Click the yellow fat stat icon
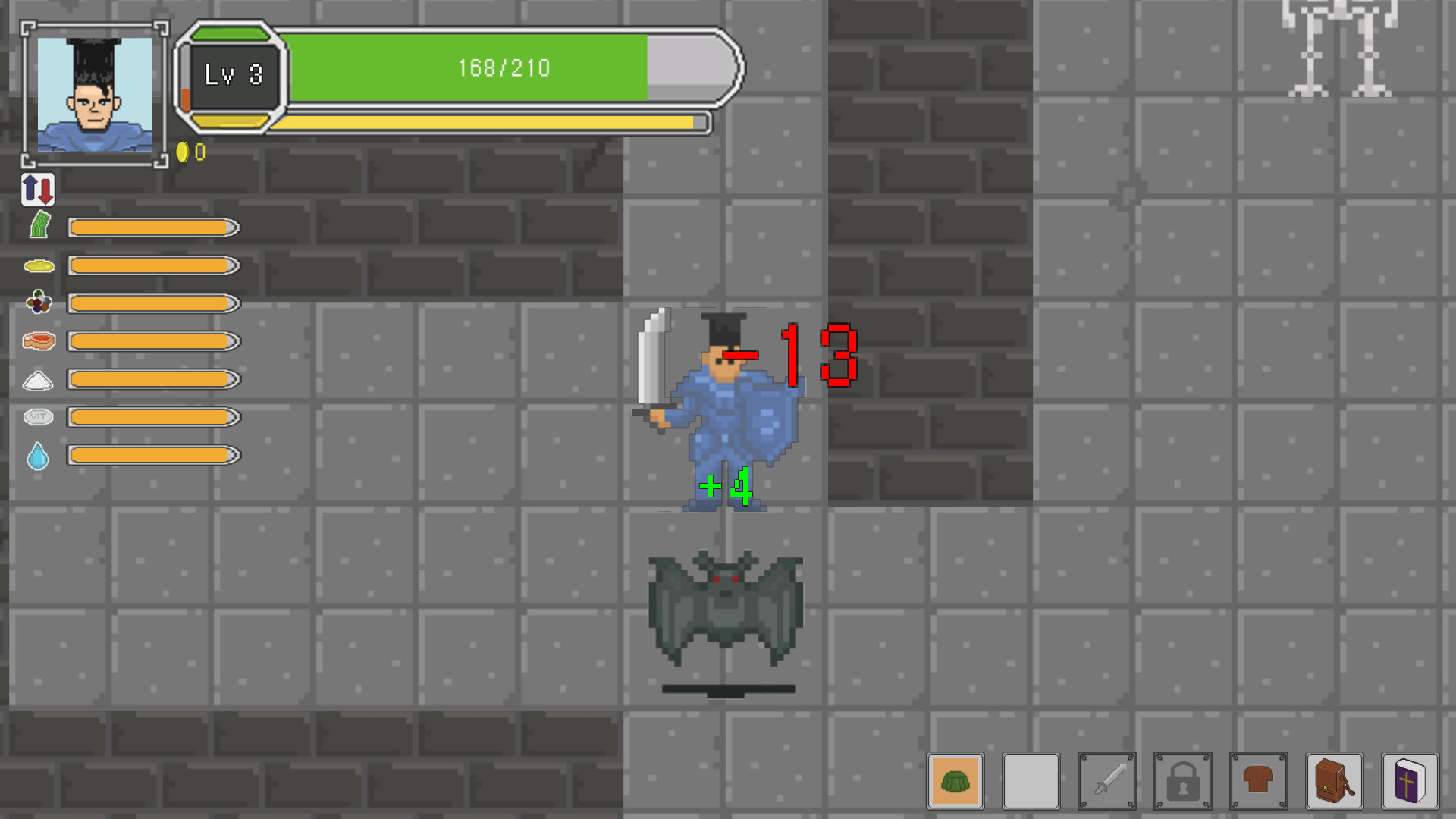Viewport: 1456px width, 819px height. pos(38,265)
